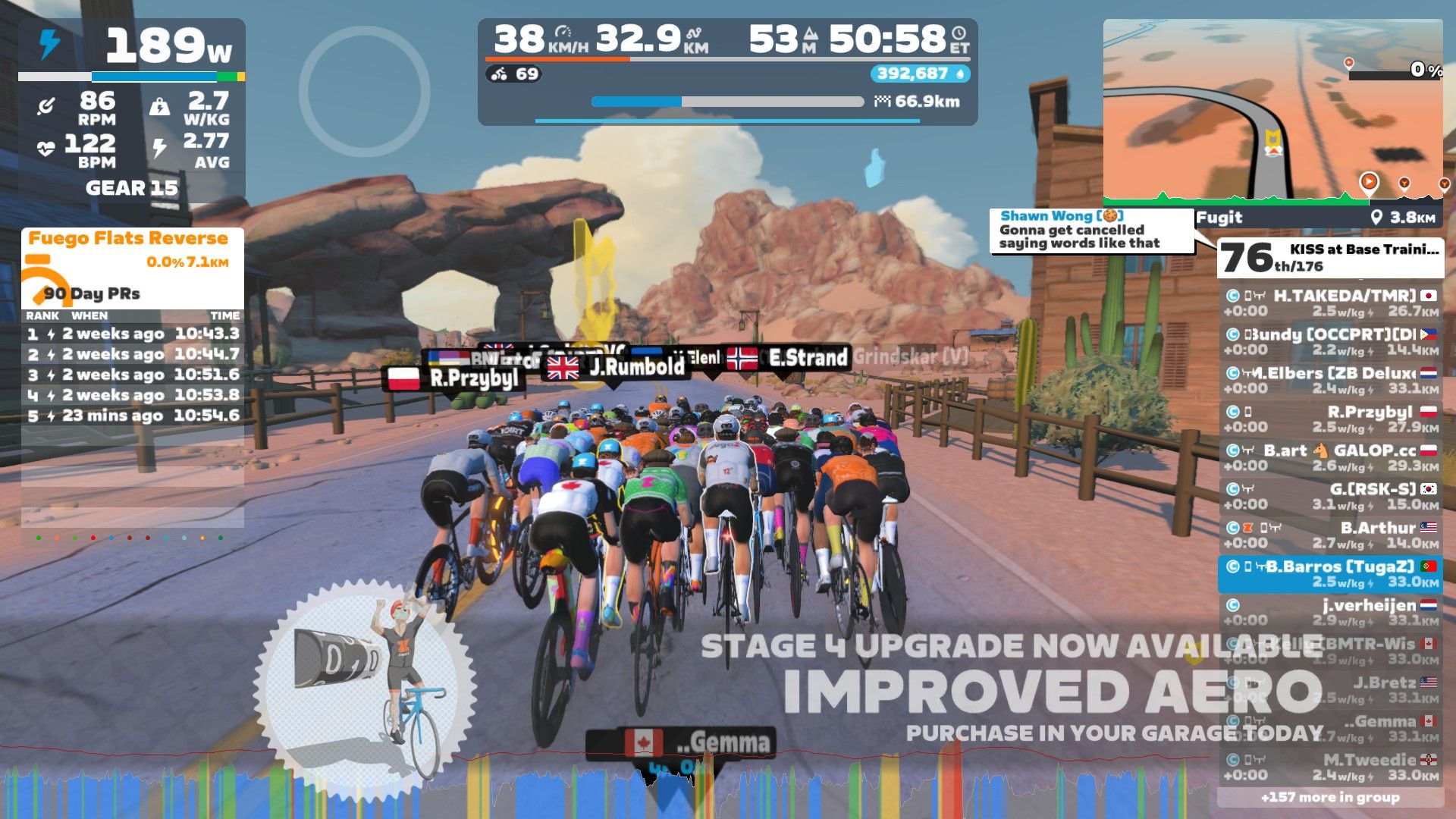Click the highlighted B.Barros rider row

point(1330,574)
